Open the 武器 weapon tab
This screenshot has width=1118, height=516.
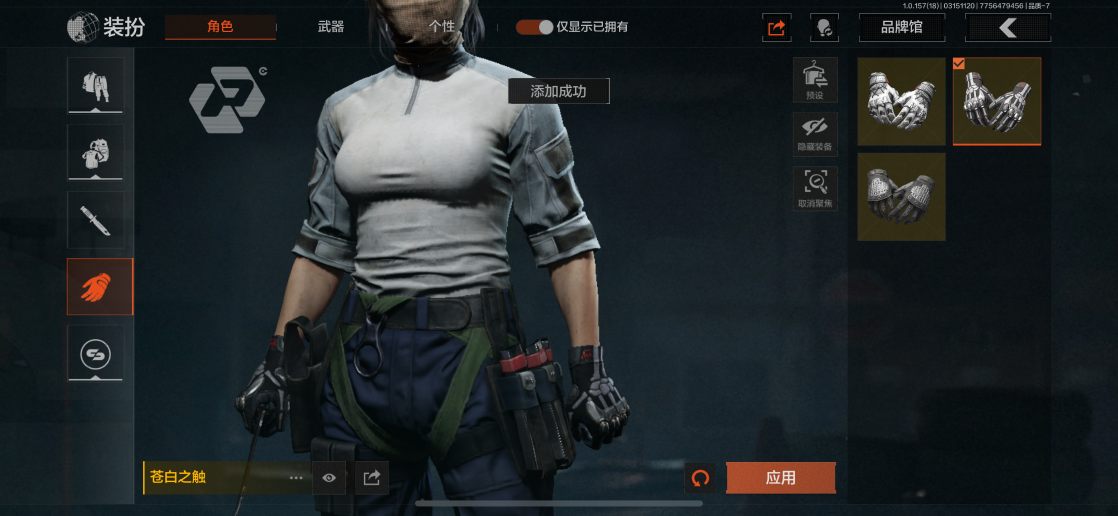331,27
